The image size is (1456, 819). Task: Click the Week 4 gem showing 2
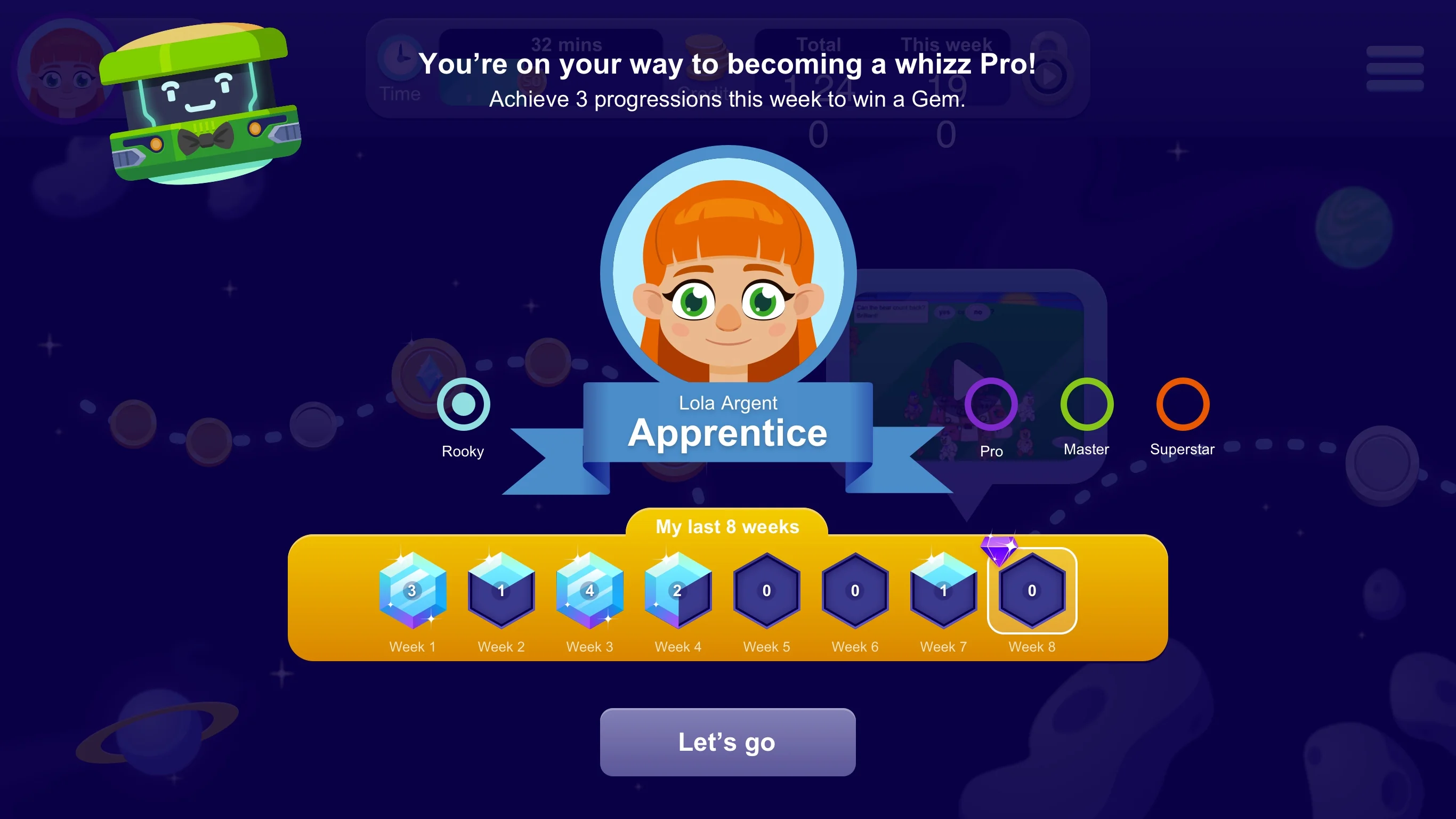click(x=678, y=592)
